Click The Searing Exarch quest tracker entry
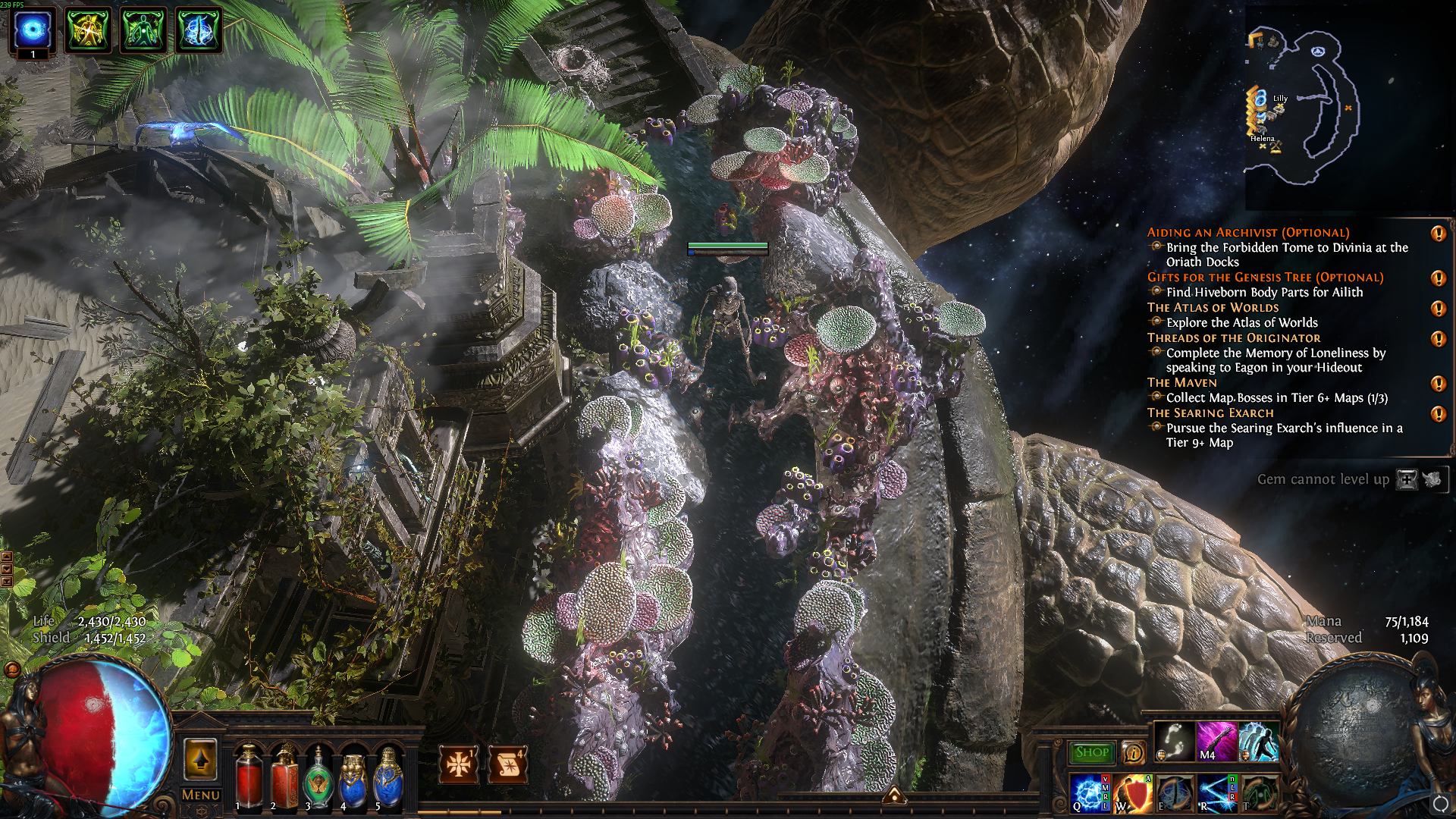This screenshot has width=1456, height=819. coord(1210,413)
